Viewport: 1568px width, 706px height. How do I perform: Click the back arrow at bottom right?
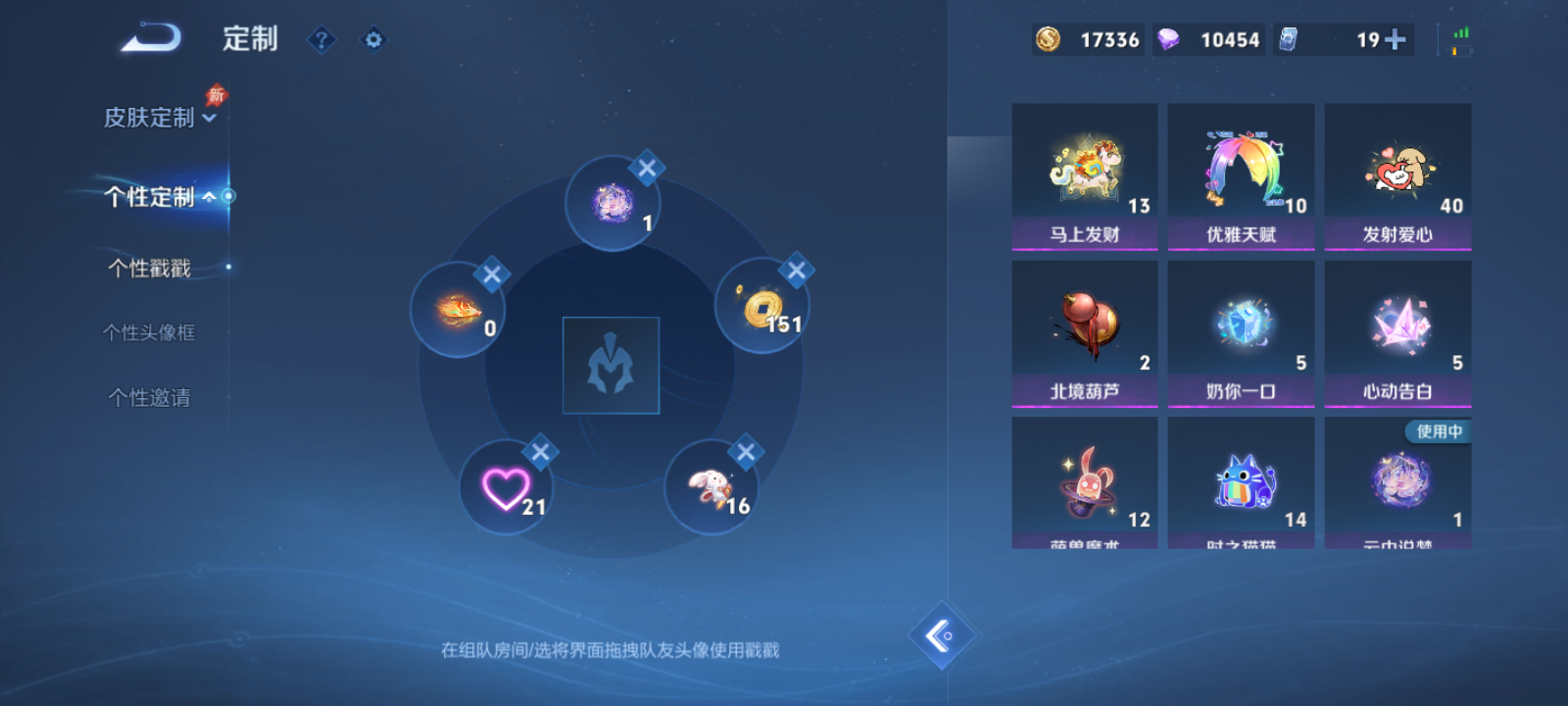[x=942, y=636]
